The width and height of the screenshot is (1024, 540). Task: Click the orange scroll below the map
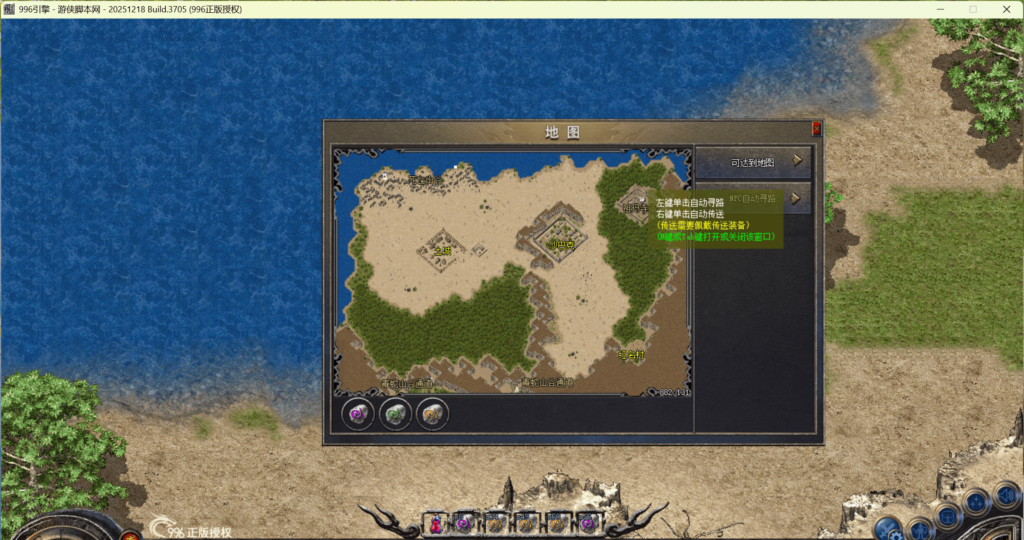tap(432, 414)
